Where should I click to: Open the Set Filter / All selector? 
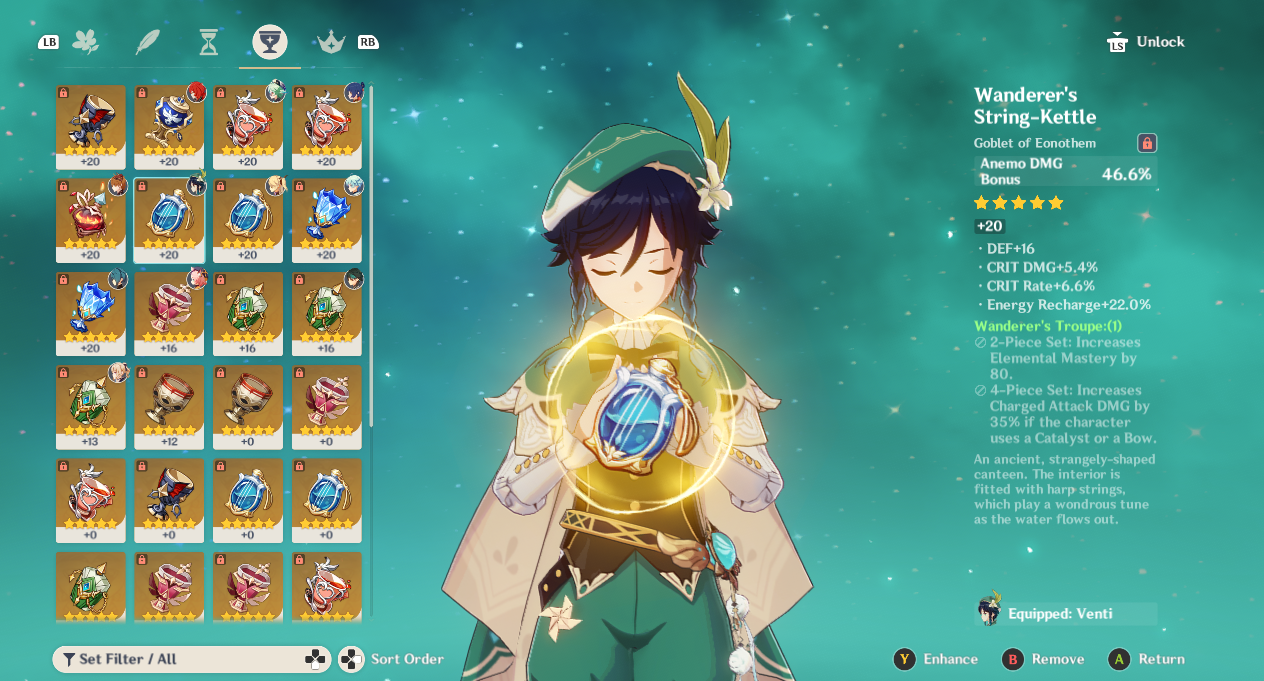coord(191,659)
